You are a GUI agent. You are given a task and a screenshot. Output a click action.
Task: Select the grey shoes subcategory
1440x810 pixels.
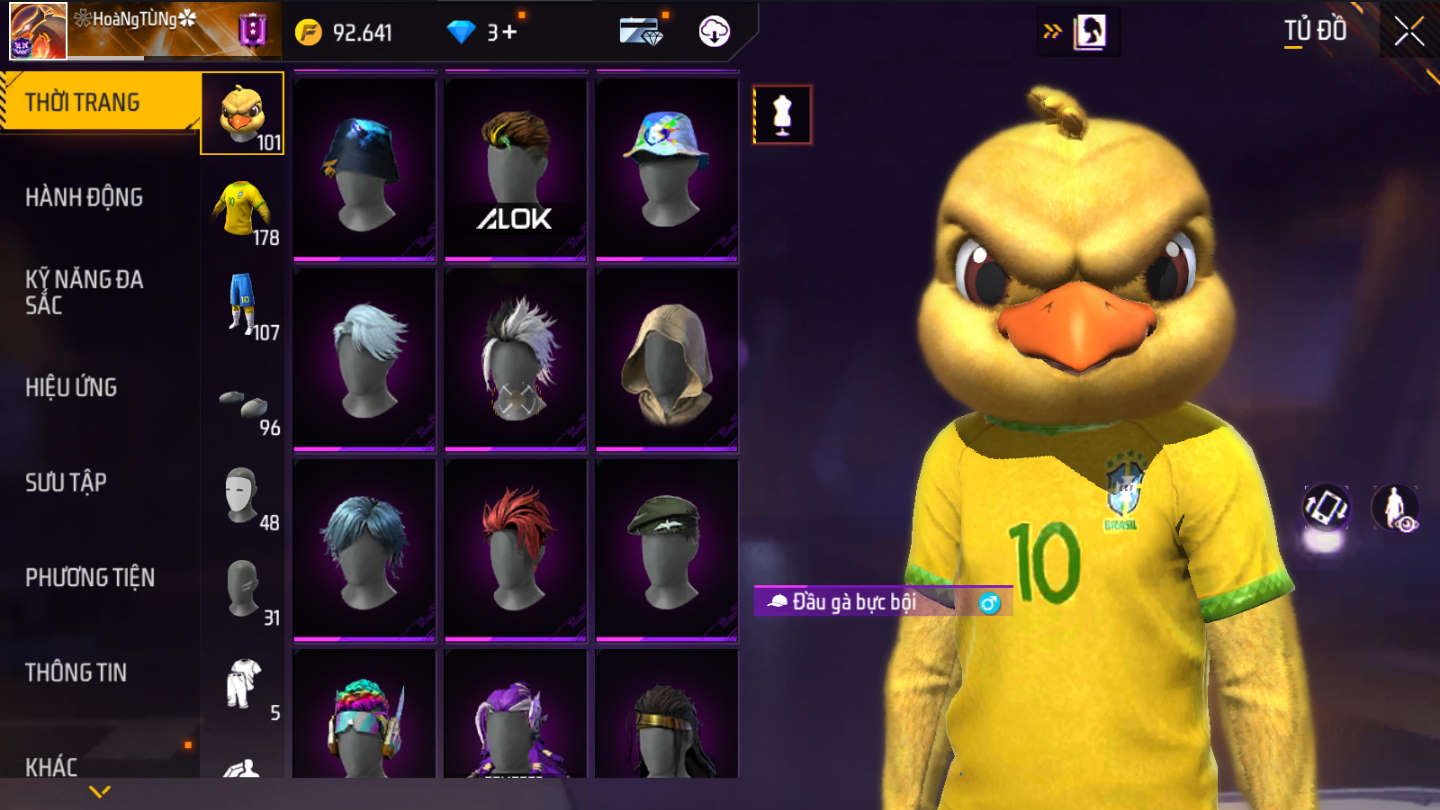(x=242, y=402)
